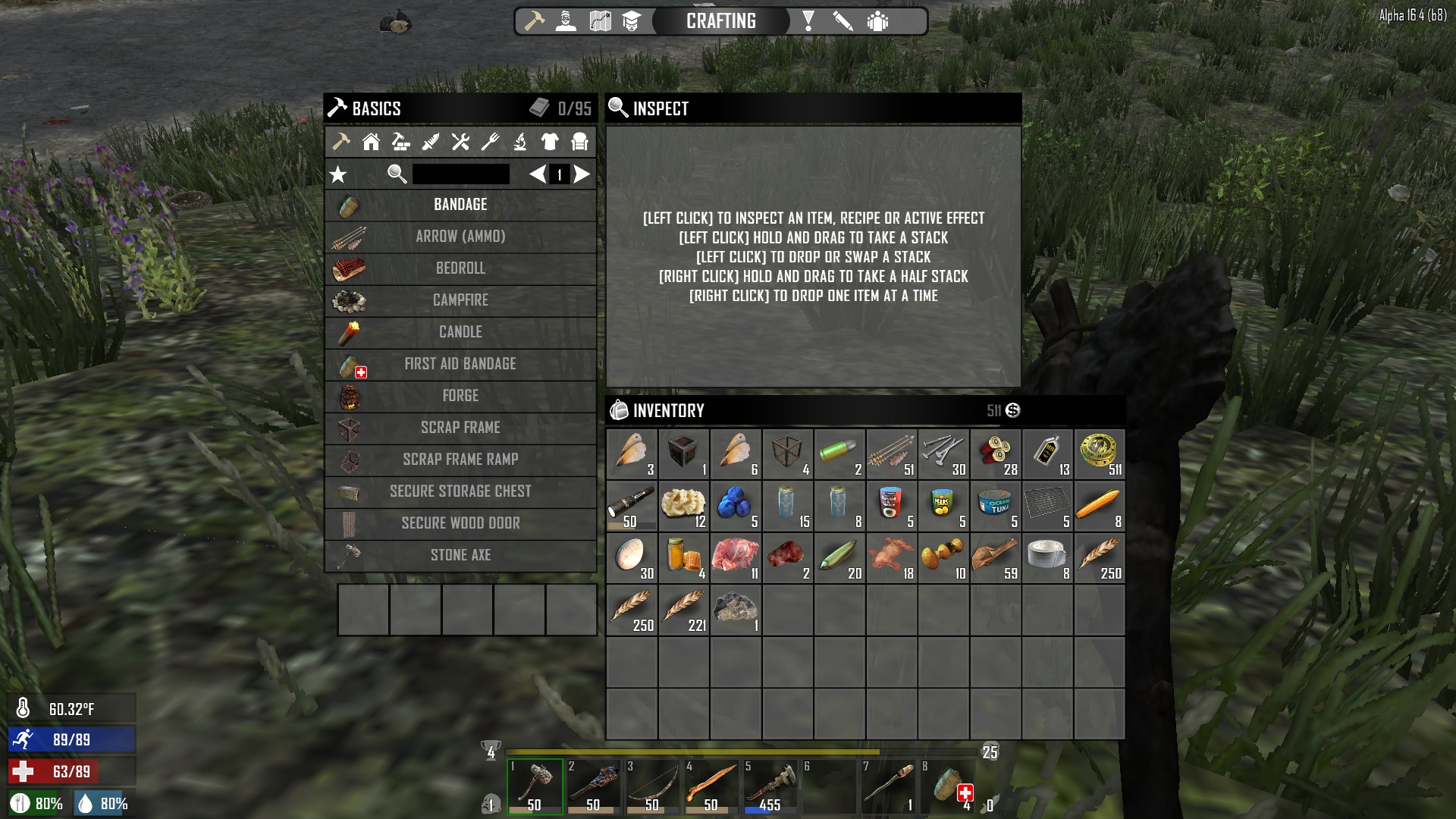This screenshot has height=819, width=1456.
Task: Go to previous recipe page arrow
Action: coord(538,174)
